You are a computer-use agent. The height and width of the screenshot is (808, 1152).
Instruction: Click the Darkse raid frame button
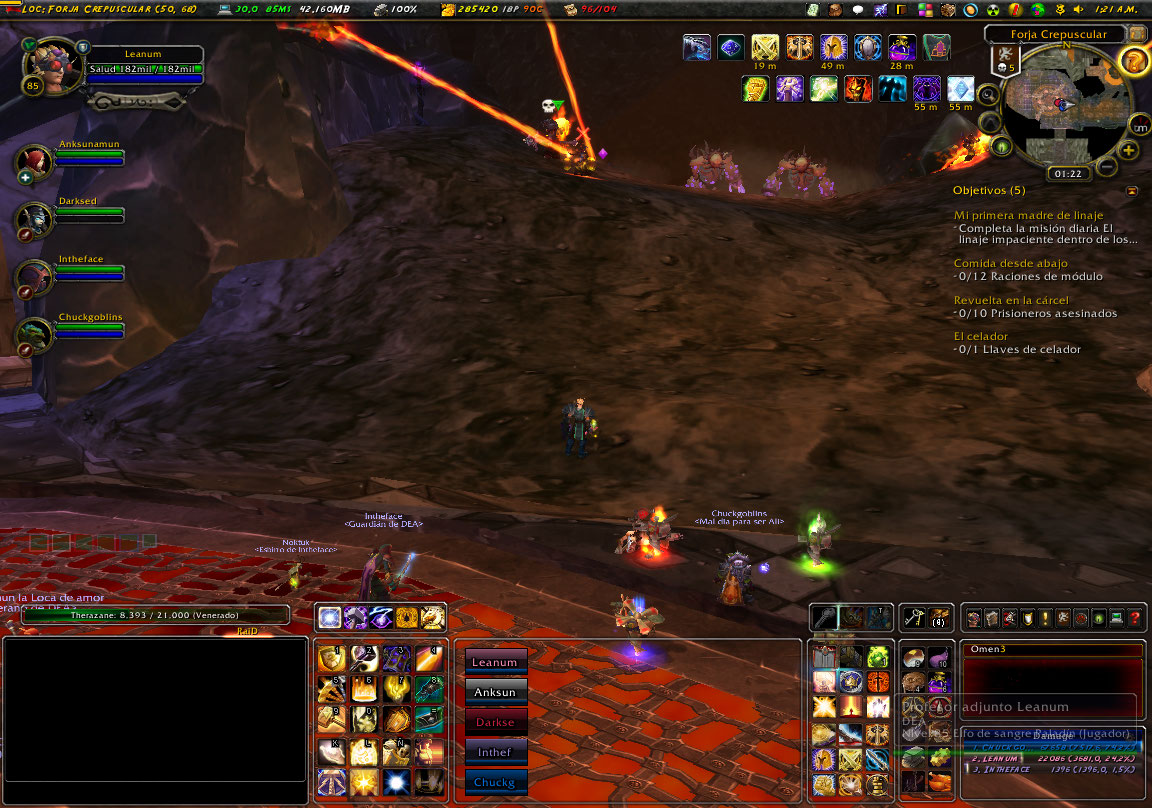[x=495, y=722]
